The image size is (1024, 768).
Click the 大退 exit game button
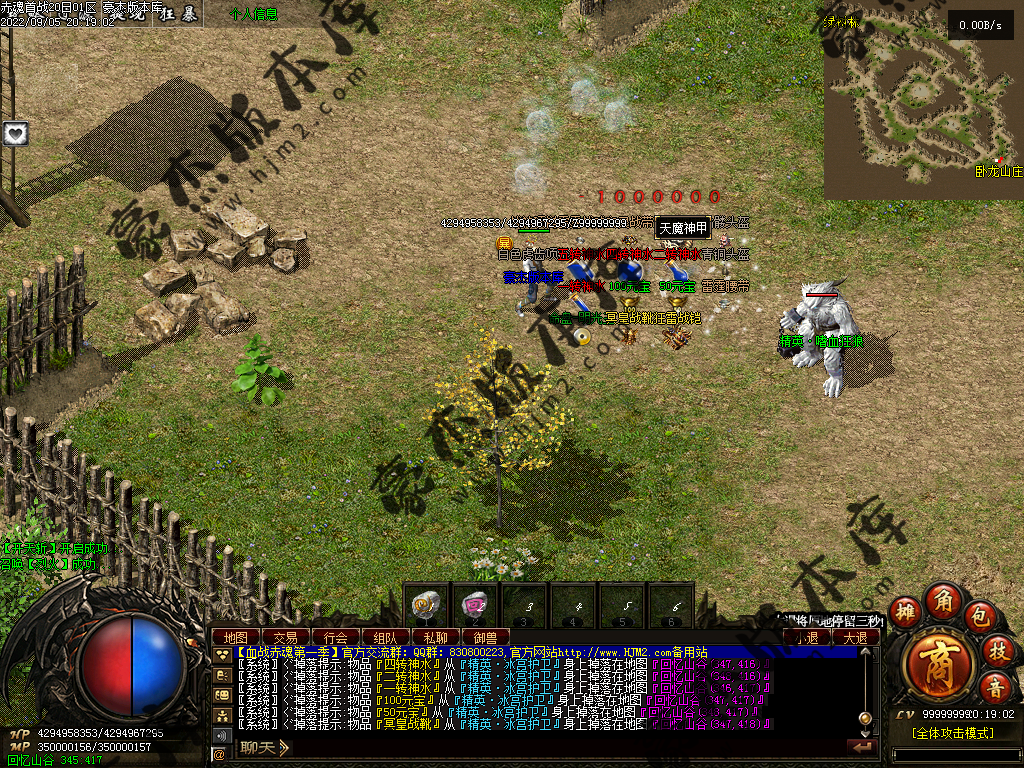pos(855,637)
